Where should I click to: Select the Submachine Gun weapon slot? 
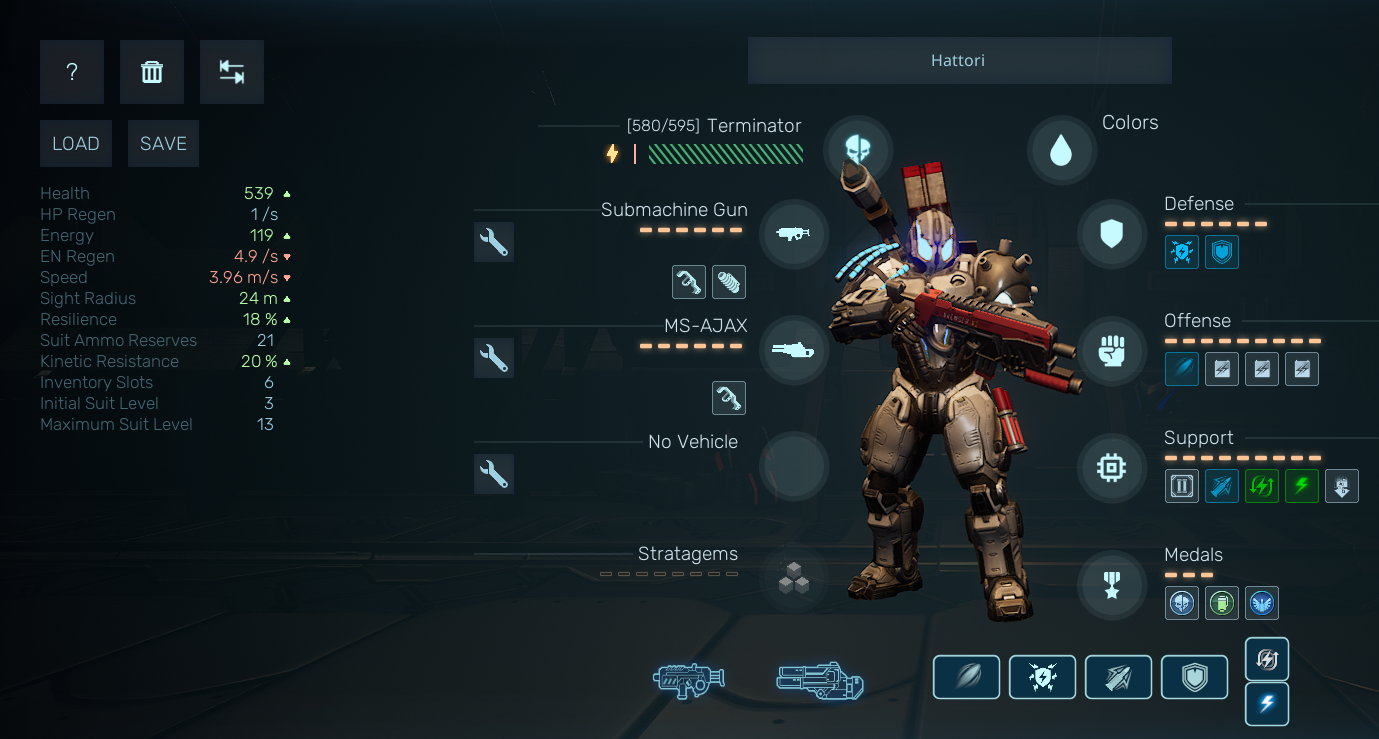click(793, 234)
